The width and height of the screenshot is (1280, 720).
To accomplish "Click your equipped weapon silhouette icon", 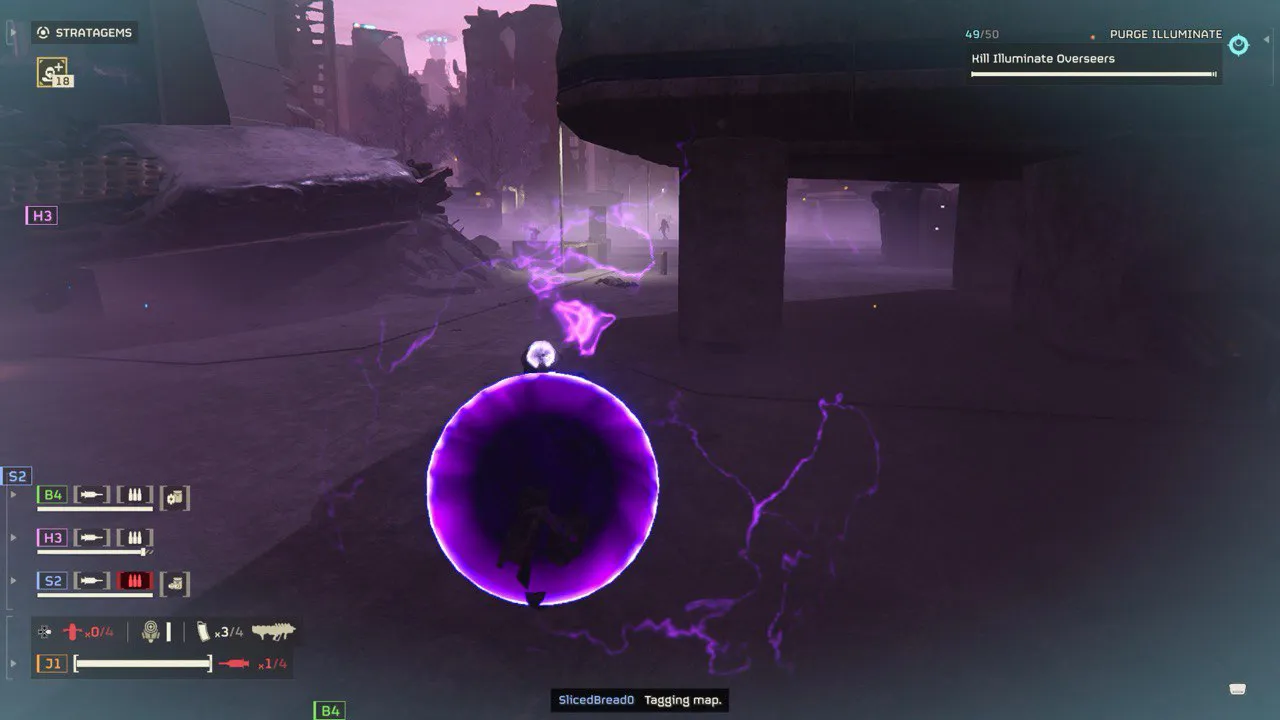I will coord(274,632).
